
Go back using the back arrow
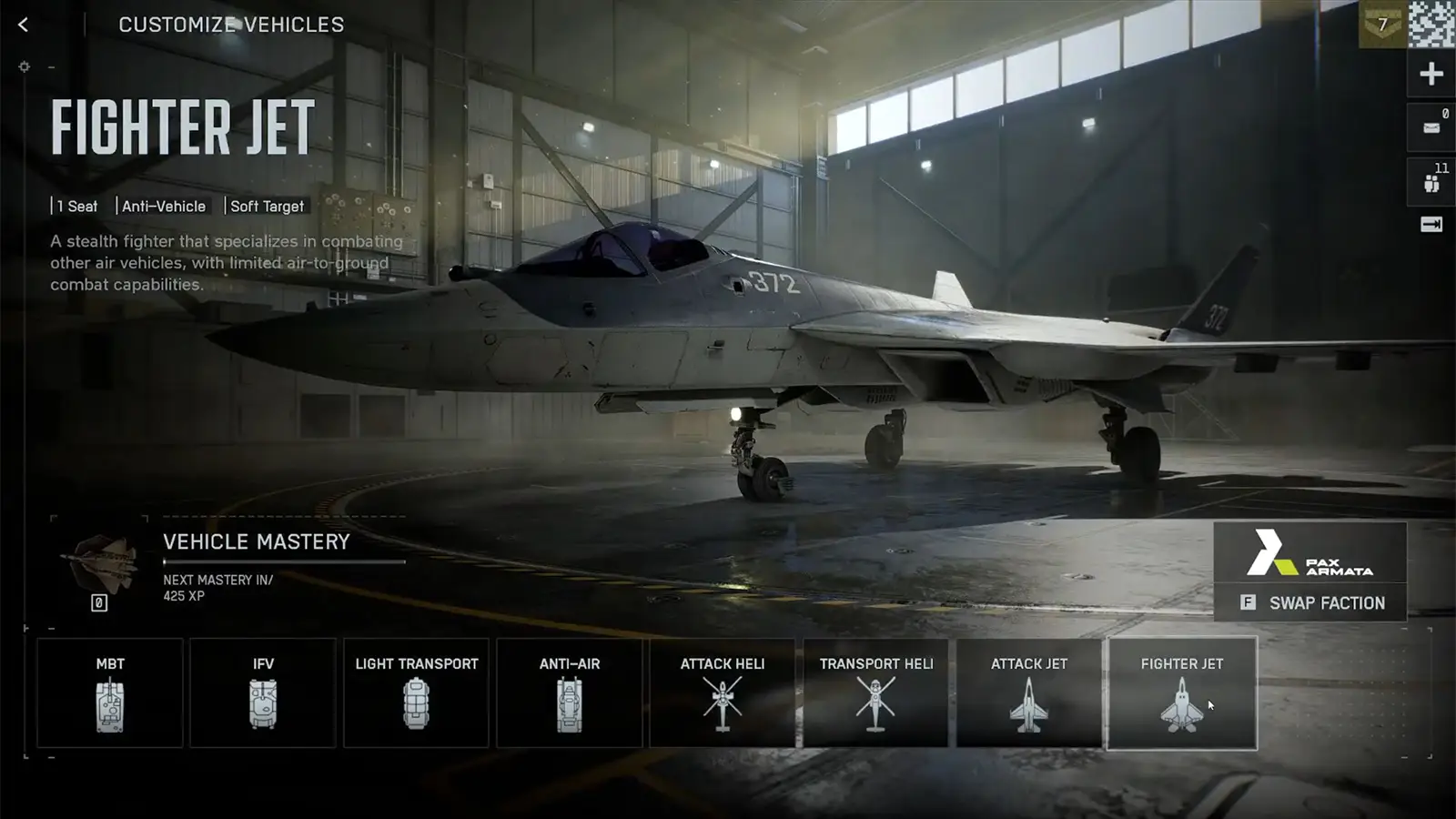(21, 25)
